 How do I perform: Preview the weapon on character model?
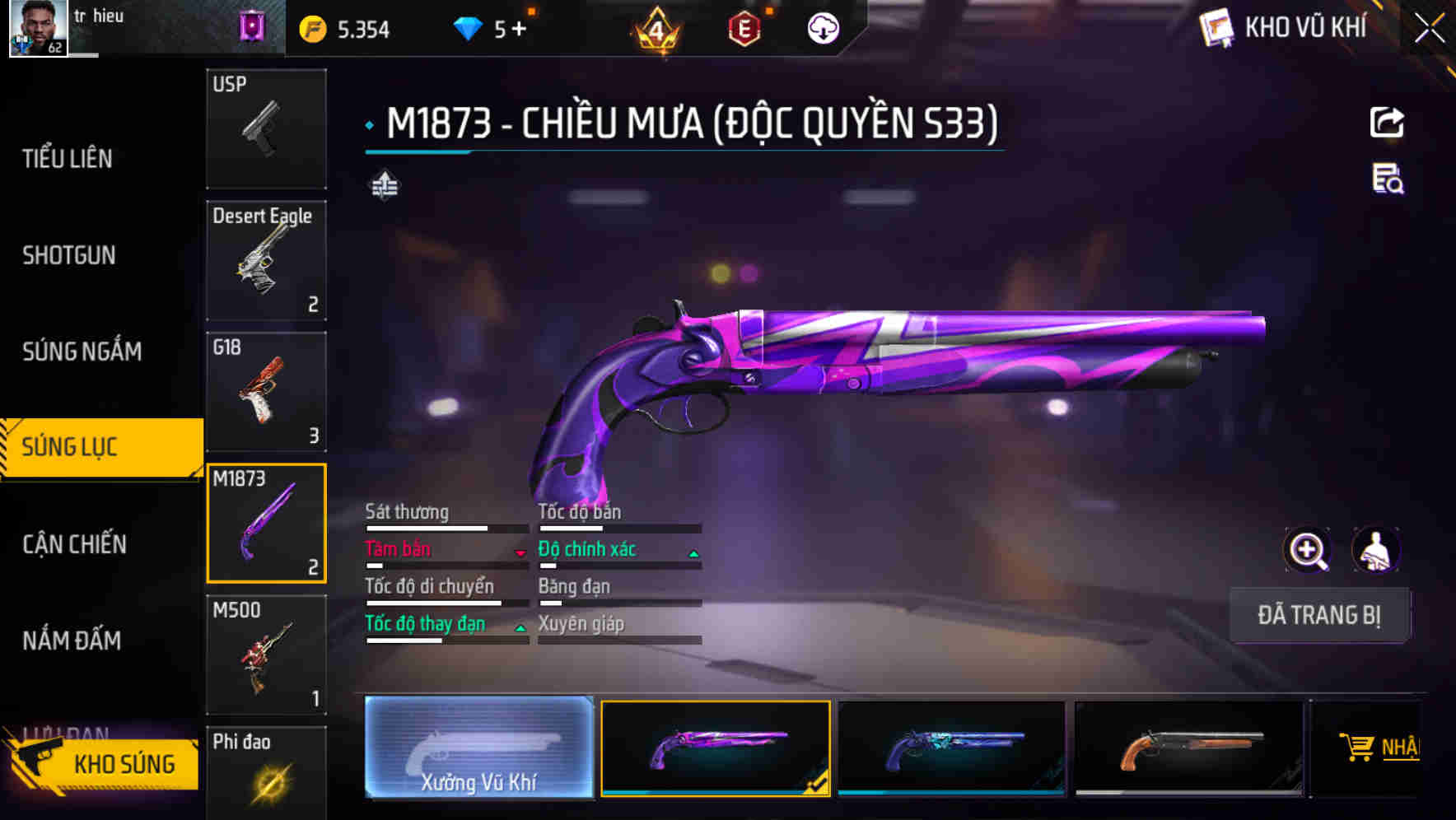point(1377,550)
